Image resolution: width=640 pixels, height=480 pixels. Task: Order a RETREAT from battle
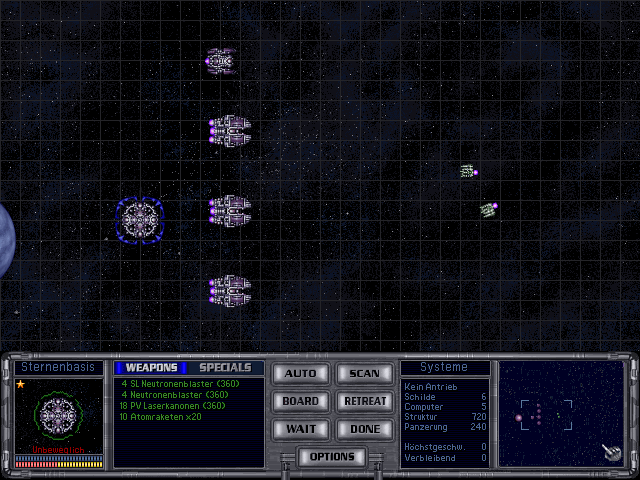pyautogui.click(x=364, y=401)
